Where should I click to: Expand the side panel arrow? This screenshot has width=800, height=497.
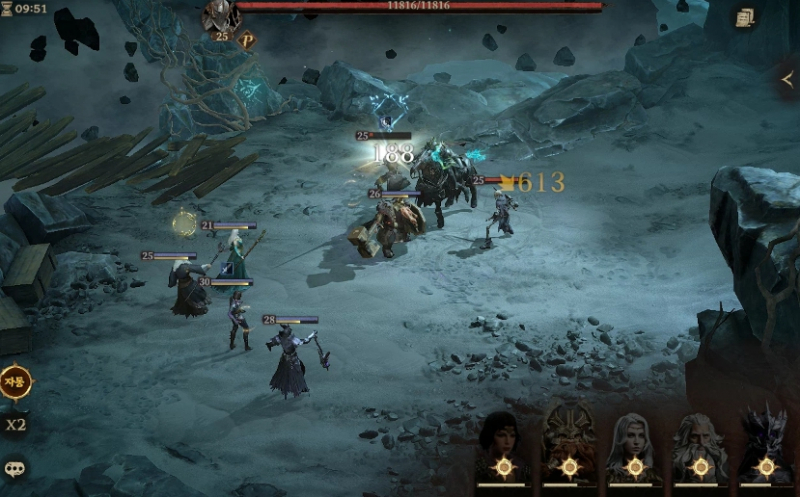tap(787, 79)
